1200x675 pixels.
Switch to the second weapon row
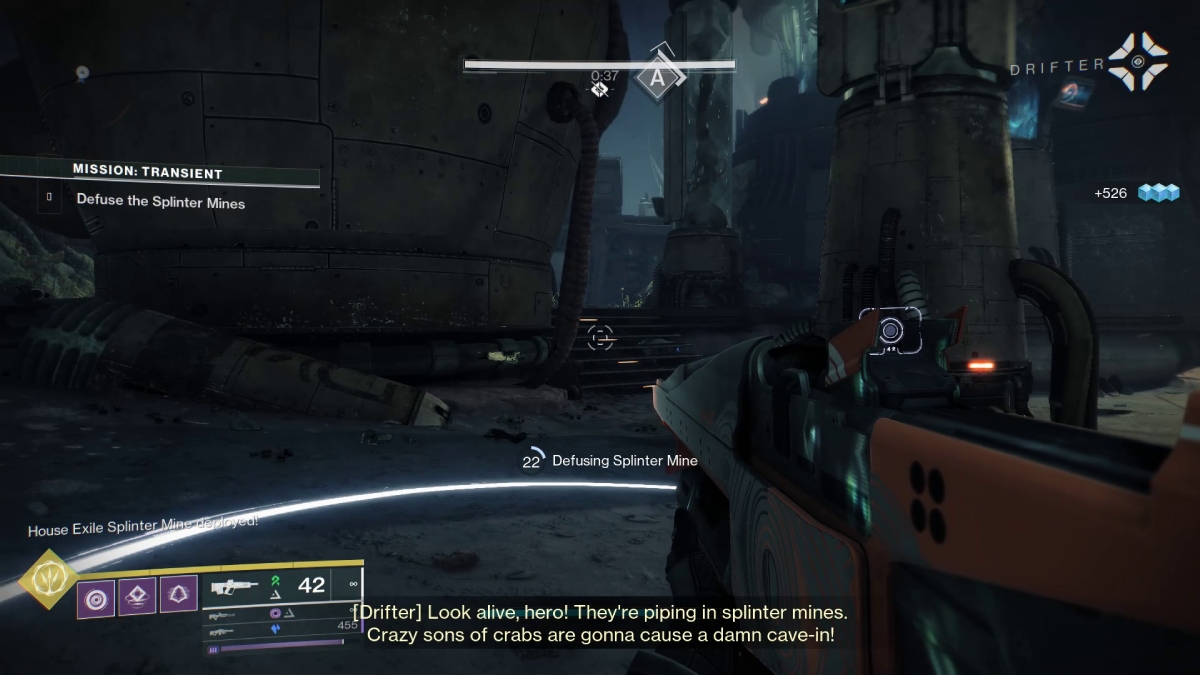(223, 616)
